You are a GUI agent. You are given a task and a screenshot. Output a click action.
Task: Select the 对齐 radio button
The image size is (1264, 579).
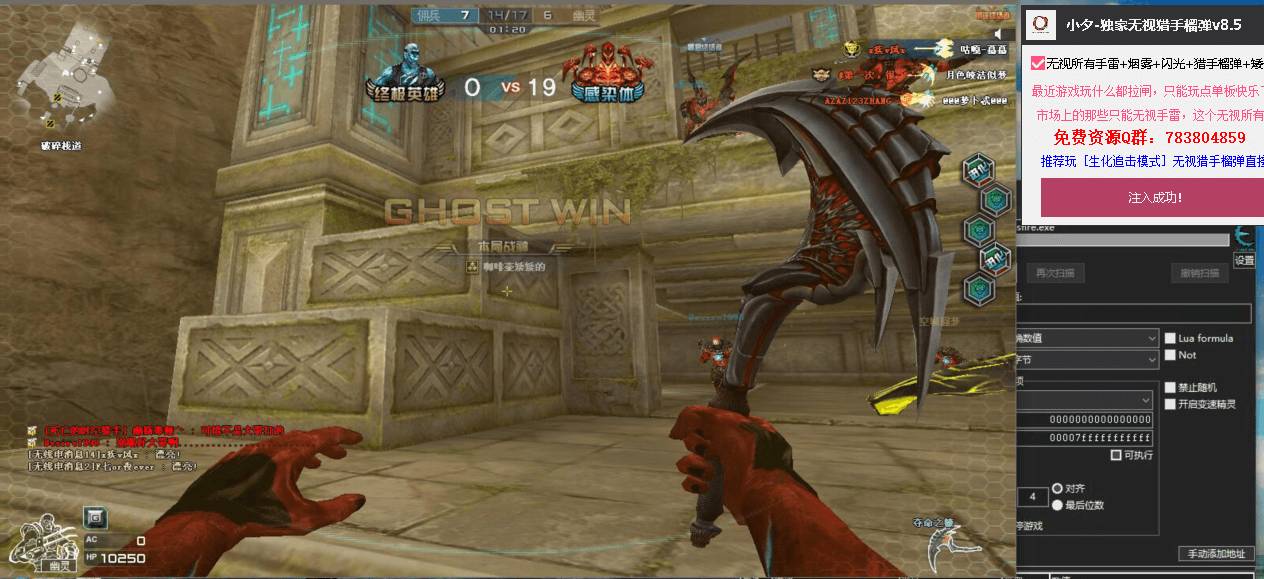tap(1057, 489)
